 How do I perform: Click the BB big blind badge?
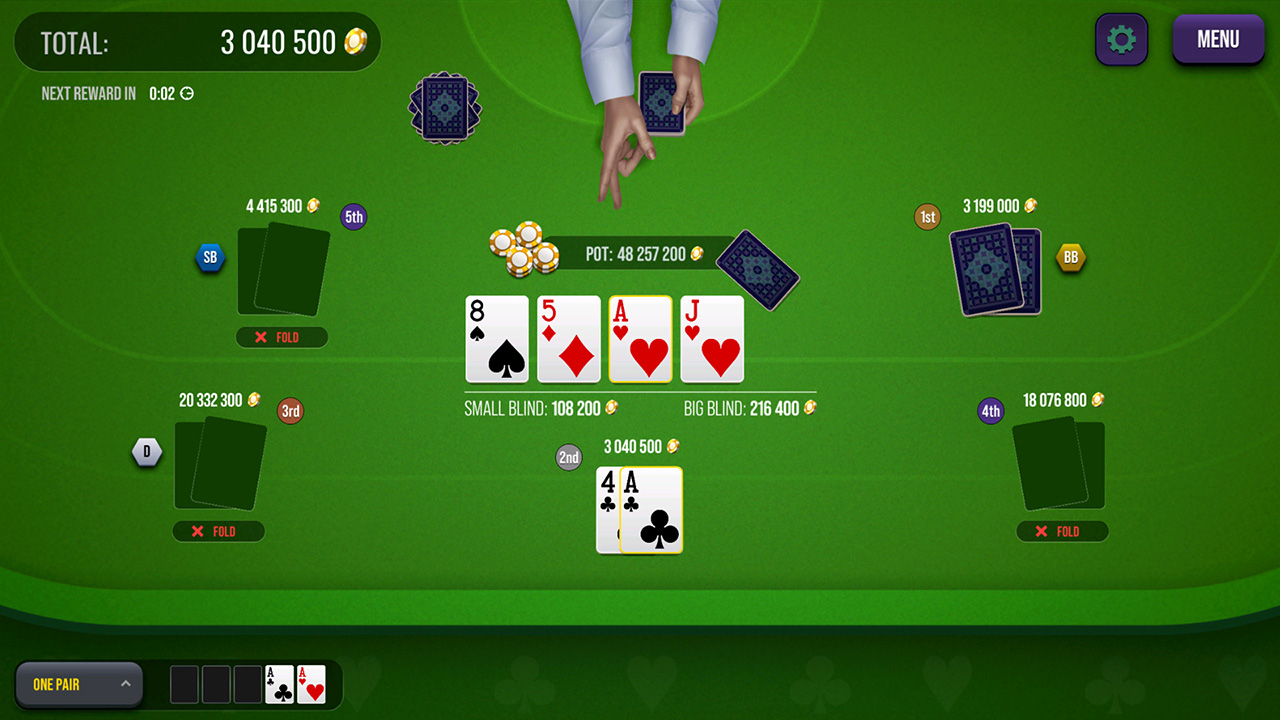(1071, 257)
